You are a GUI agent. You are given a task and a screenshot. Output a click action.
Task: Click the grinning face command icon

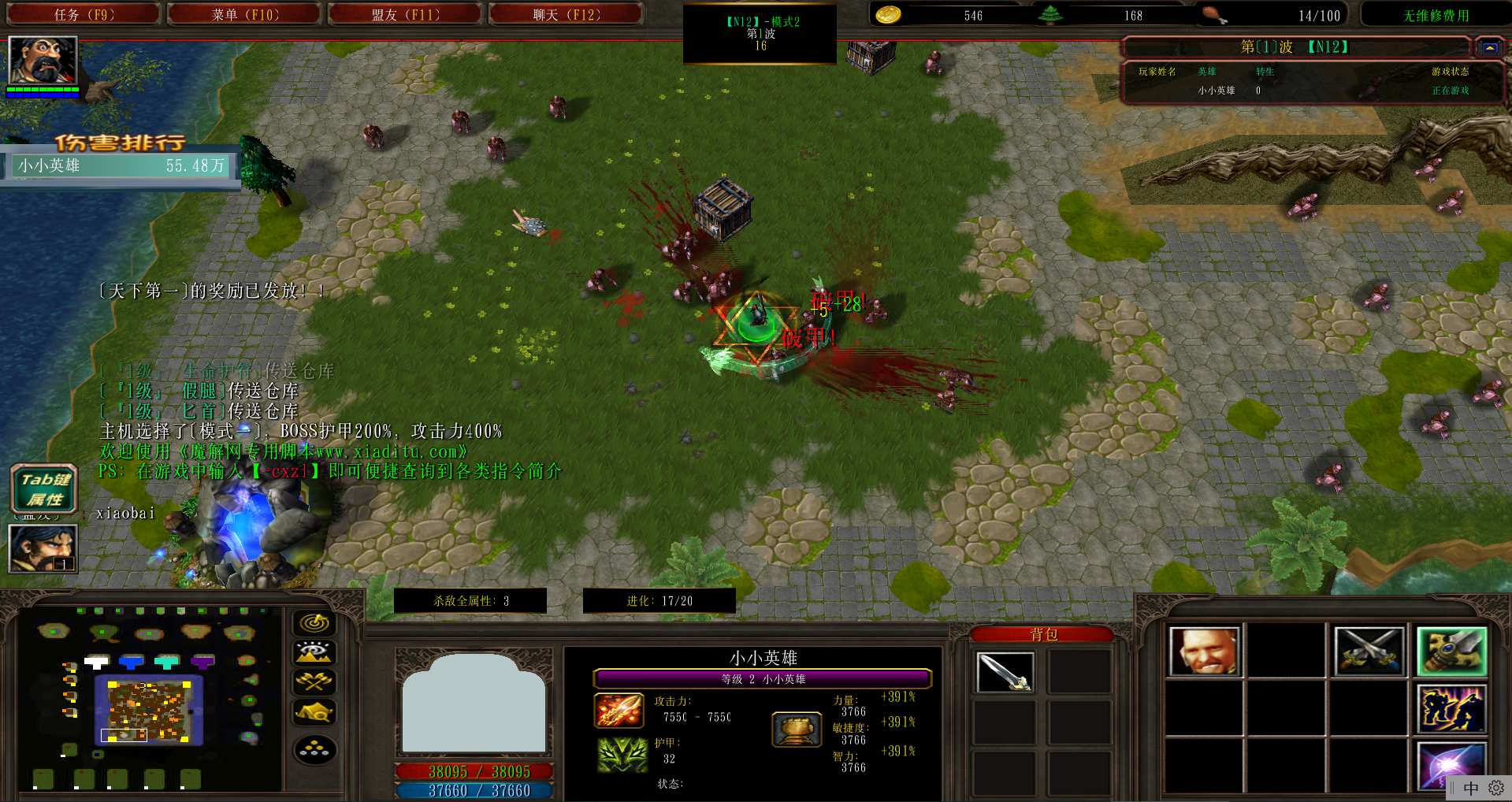tap(1204, 652)
